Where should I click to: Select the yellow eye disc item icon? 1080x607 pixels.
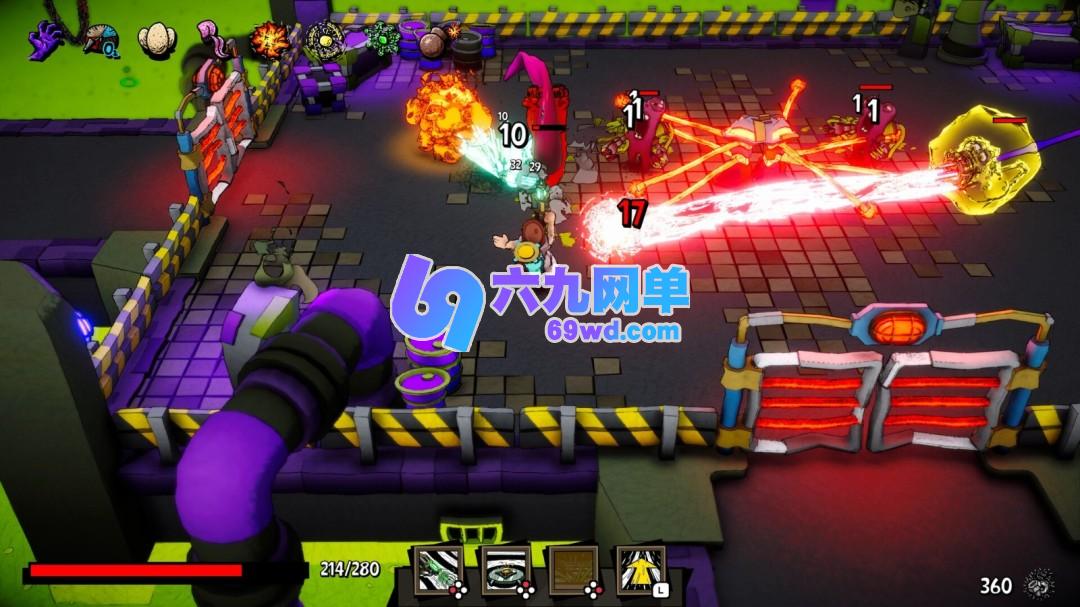(x=325, y=41)
